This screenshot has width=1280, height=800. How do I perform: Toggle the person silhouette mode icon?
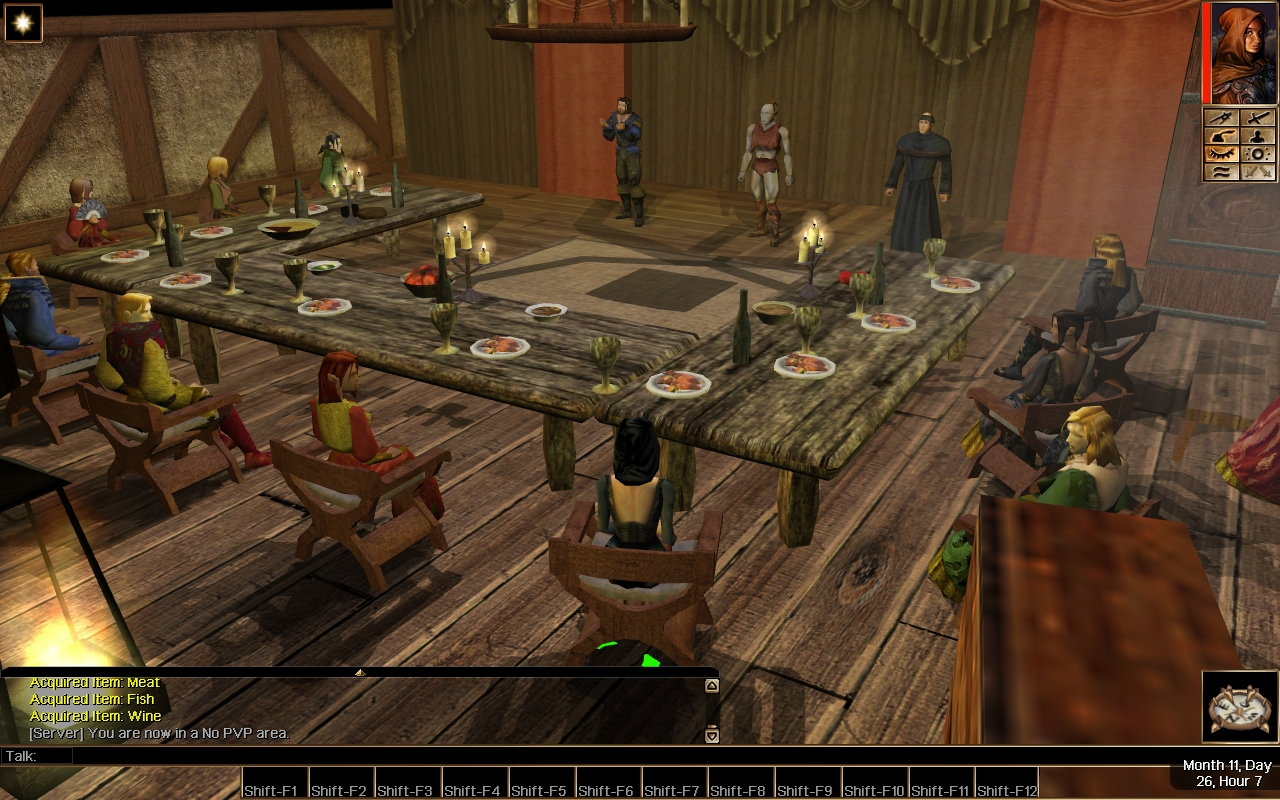coord(1257,136)
